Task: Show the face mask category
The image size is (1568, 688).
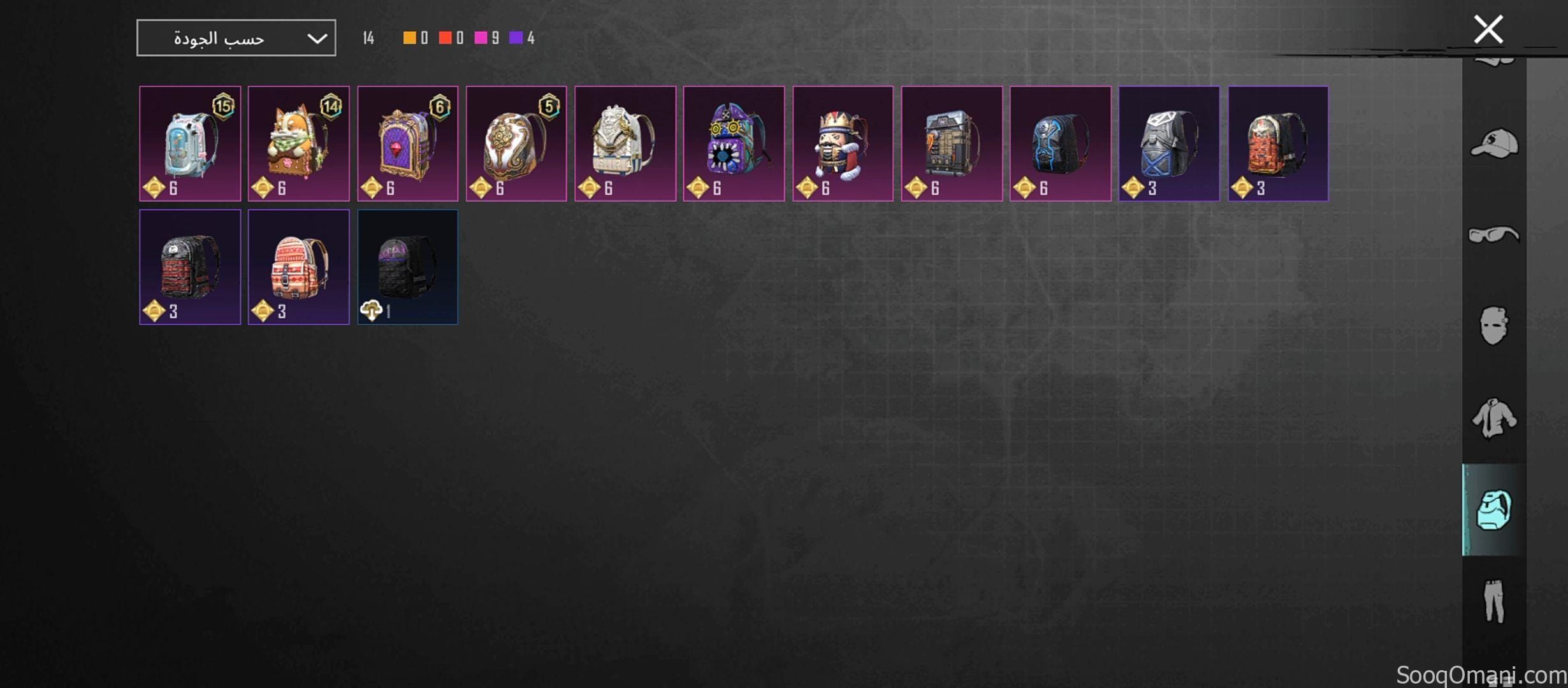Action: tap(1494, 326)
